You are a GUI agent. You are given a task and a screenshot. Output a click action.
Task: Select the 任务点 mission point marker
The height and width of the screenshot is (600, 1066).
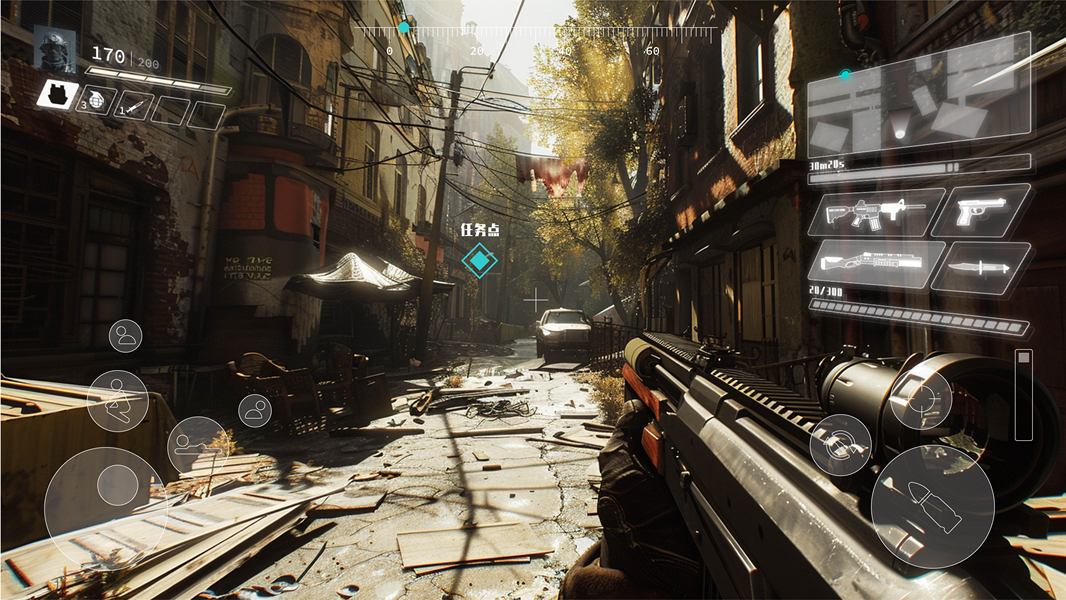[479, 261]
